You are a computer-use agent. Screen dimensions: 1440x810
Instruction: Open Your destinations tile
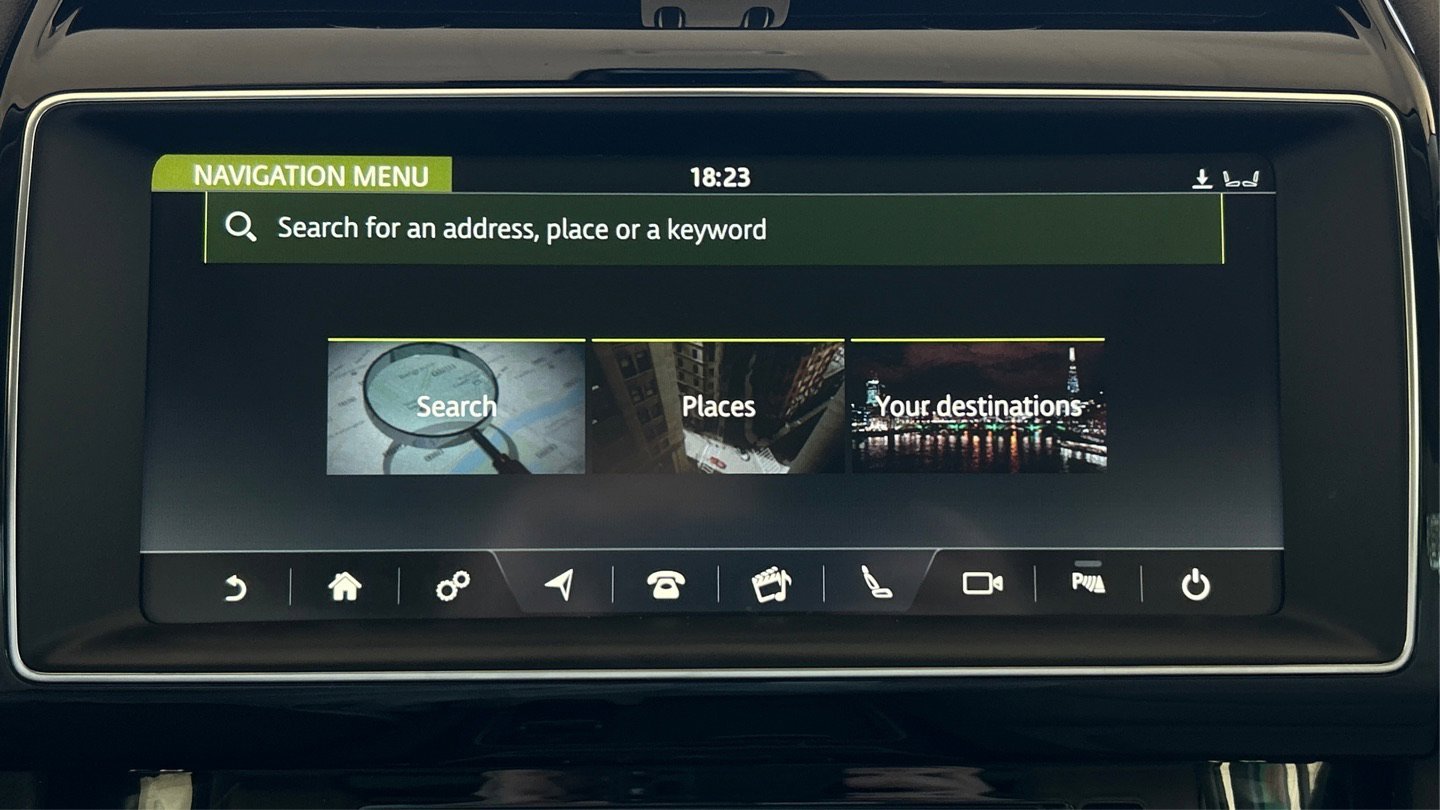[x=978, y=406]
